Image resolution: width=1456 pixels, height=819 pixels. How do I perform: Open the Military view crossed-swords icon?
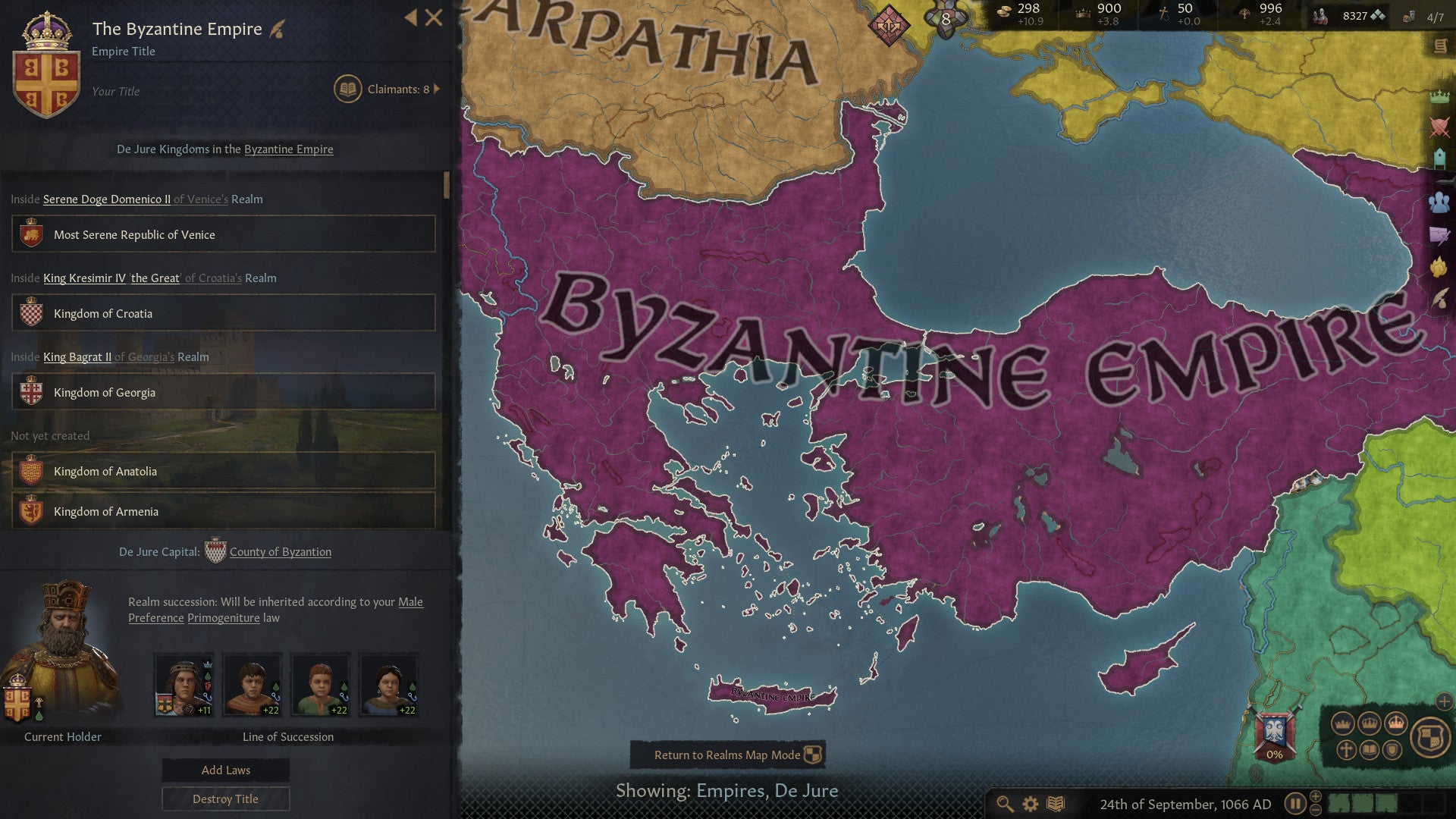coord(1439,125)
